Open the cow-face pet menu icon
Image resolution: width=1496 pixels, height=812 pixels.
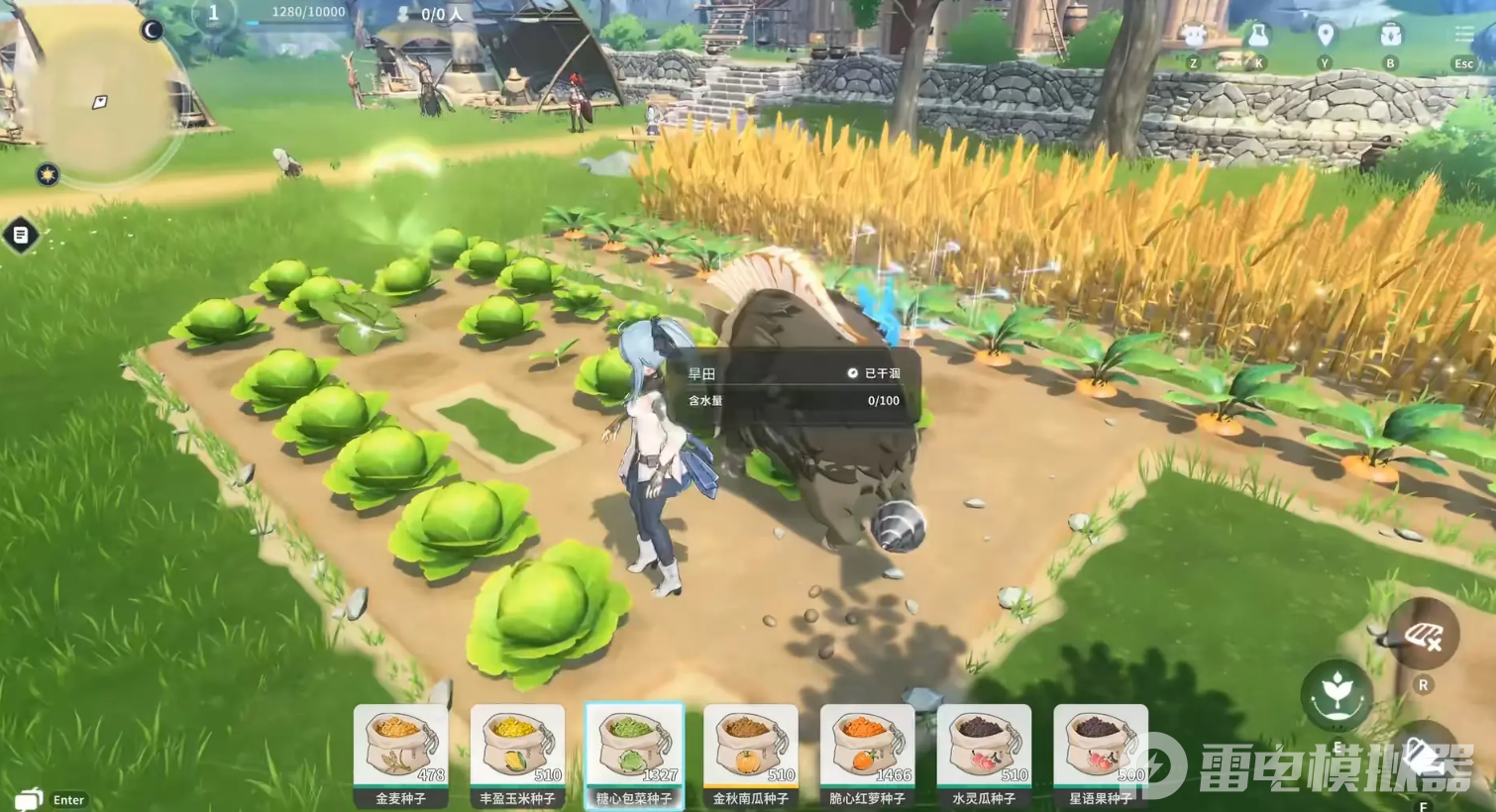coord(1194,37)
